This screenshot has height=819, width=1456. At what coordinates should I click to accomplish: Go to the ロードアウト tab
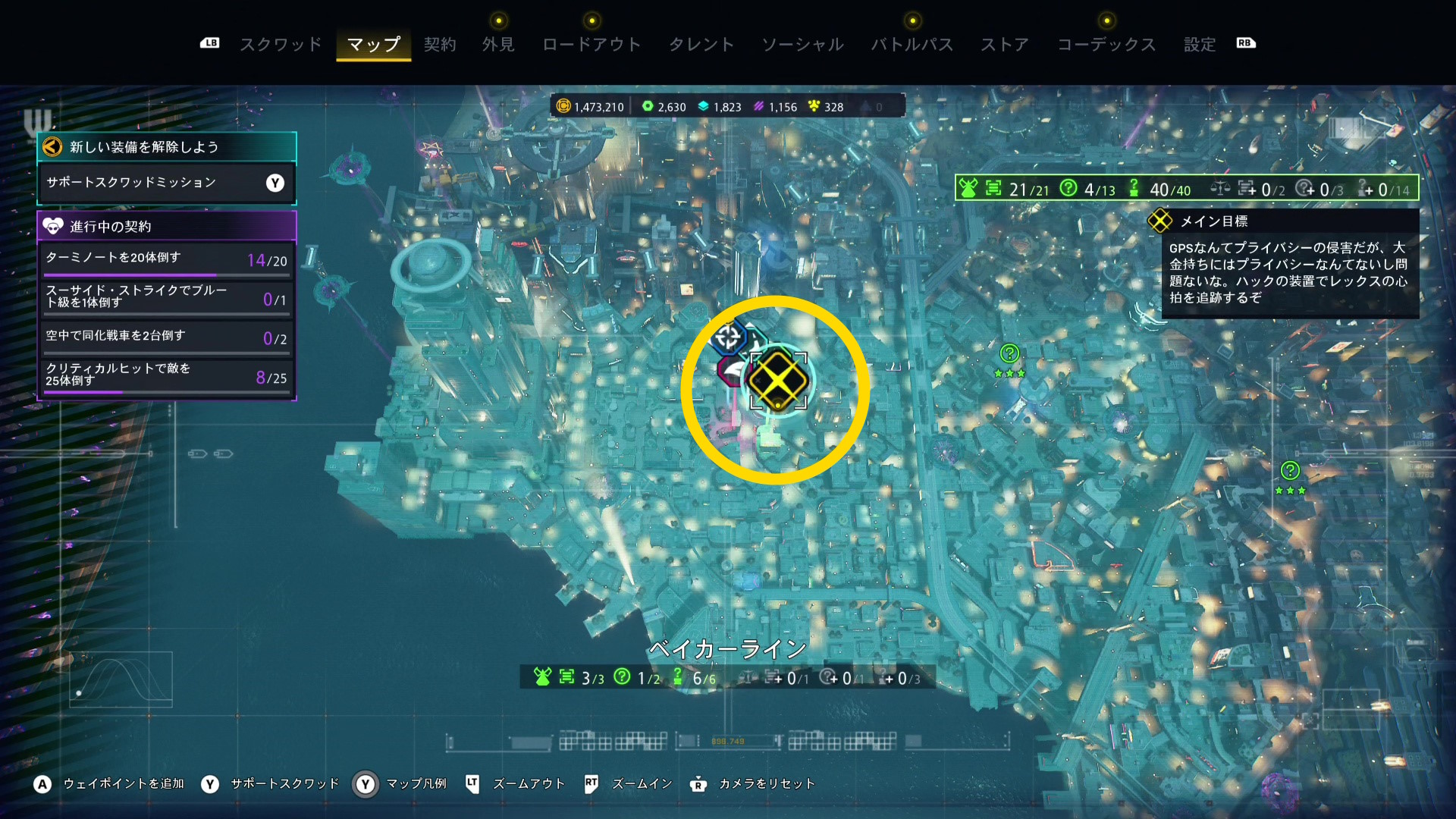(x=591, y=44)
